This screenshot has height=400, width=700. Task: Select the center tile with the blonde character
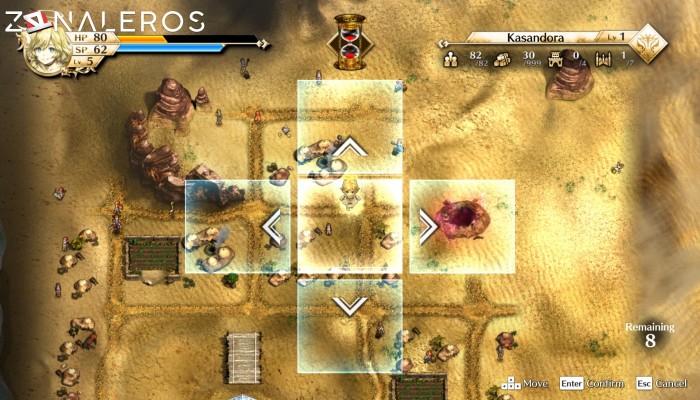click(350, 227)
